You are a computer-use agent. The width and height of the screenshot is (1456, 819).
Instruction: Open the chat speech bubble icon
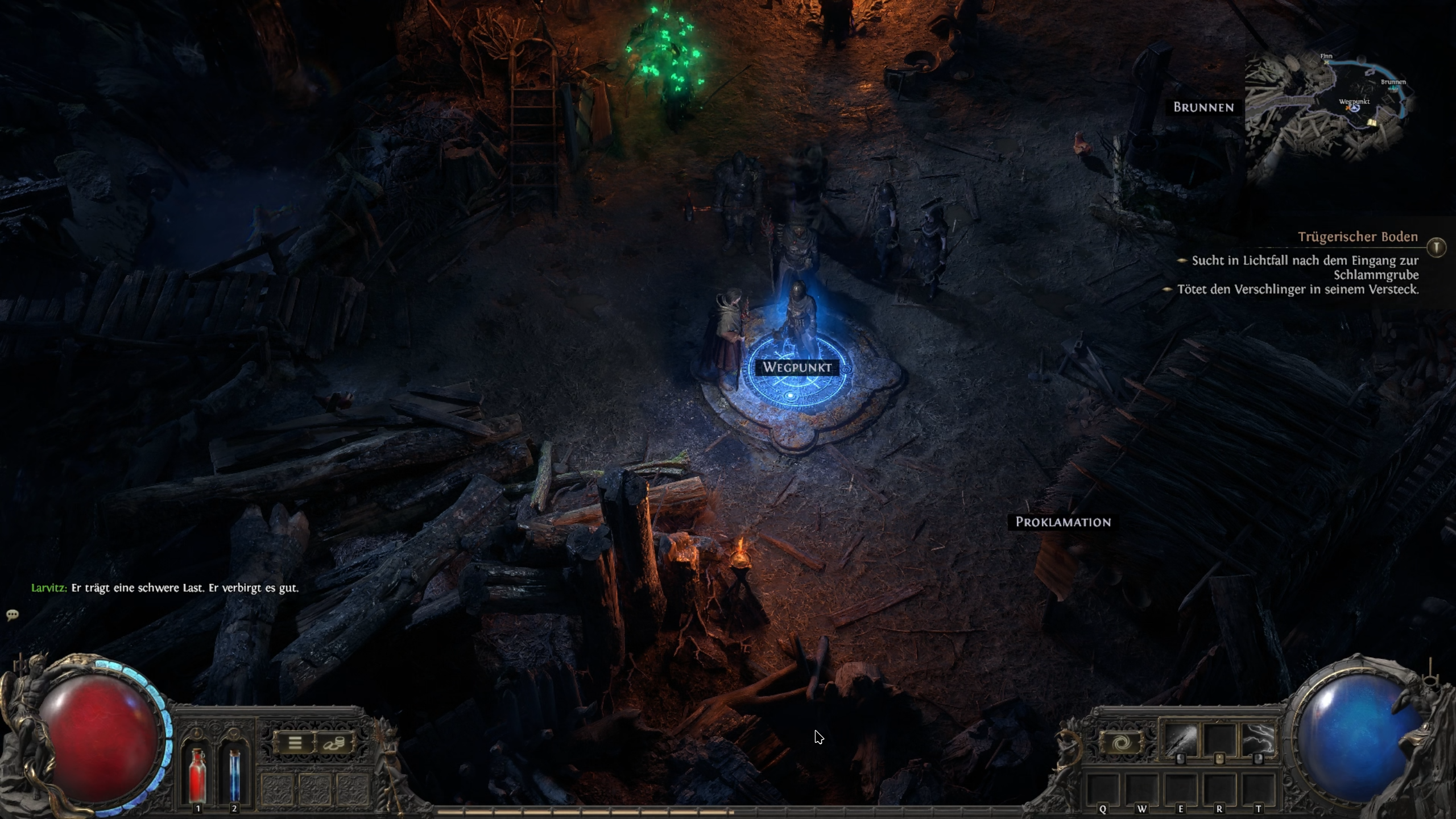click(x=13, y=615)
